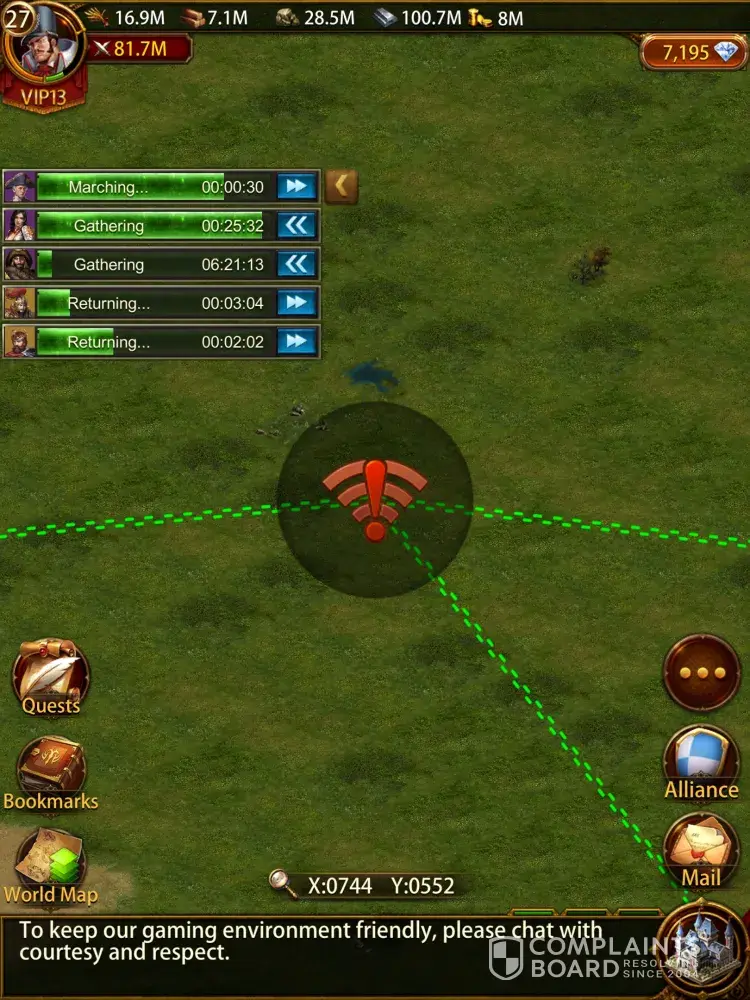Recall the Gathering march at 00:25:32
The image size is (750, 1000).
click(x=297, y=225)
